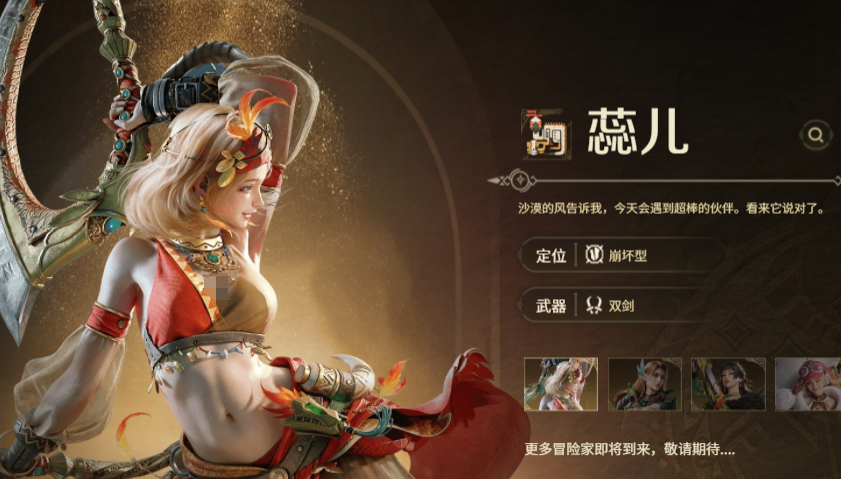Viewport: 841px width, 479px height.
Task: Select the blonde feather-headdress character thumbnail
Action: 561,384
